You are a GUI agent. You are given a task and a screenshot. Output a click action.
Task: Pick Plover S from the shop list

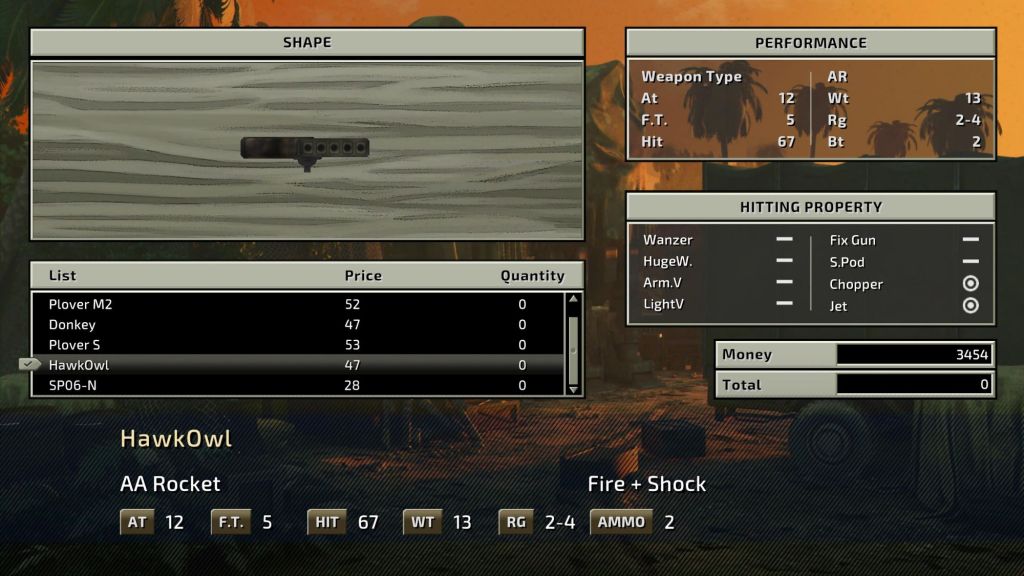pos(300,345)
